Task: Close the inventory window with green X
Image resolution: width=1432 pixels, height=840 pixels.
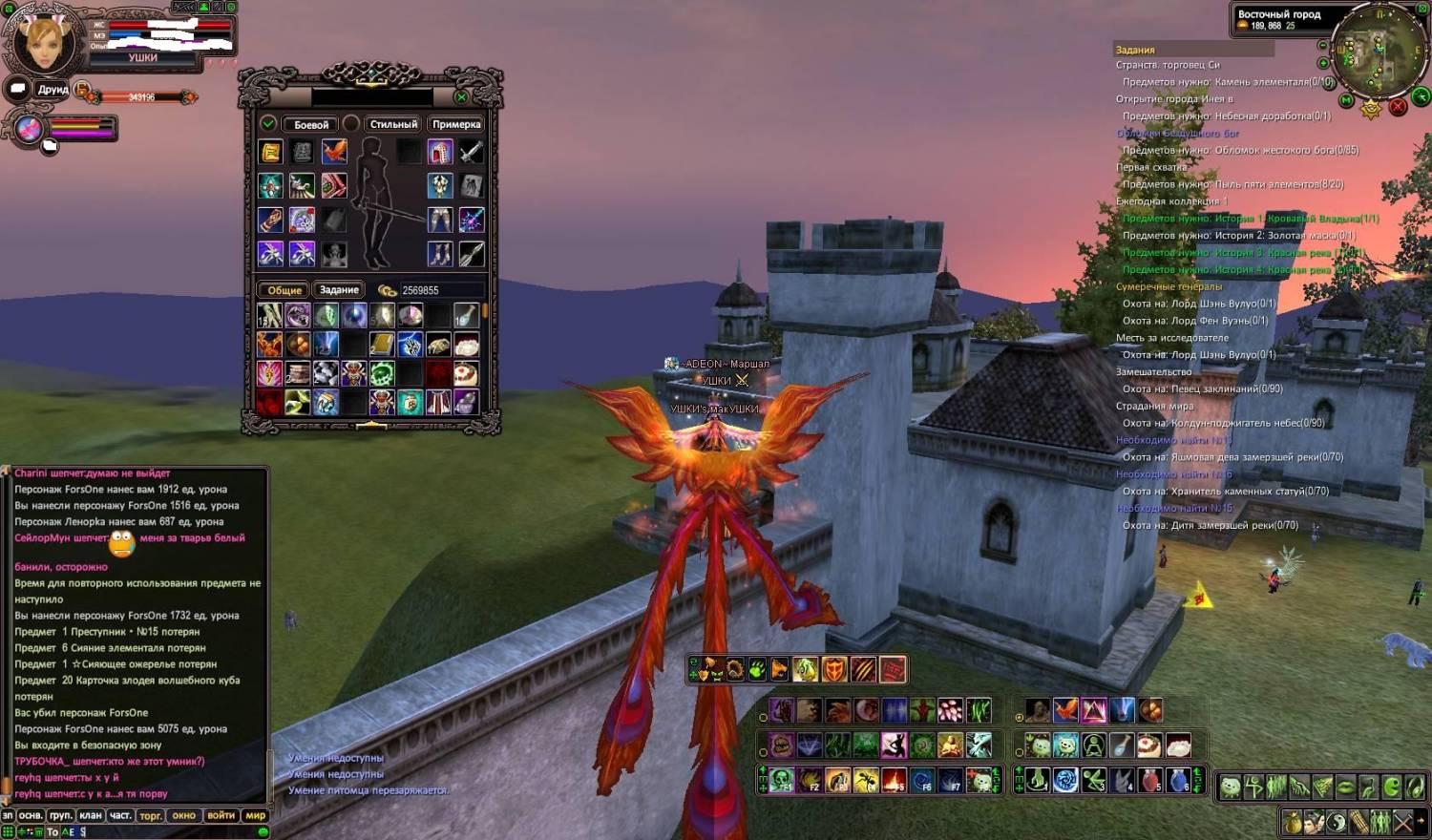Action: [461, 96]
